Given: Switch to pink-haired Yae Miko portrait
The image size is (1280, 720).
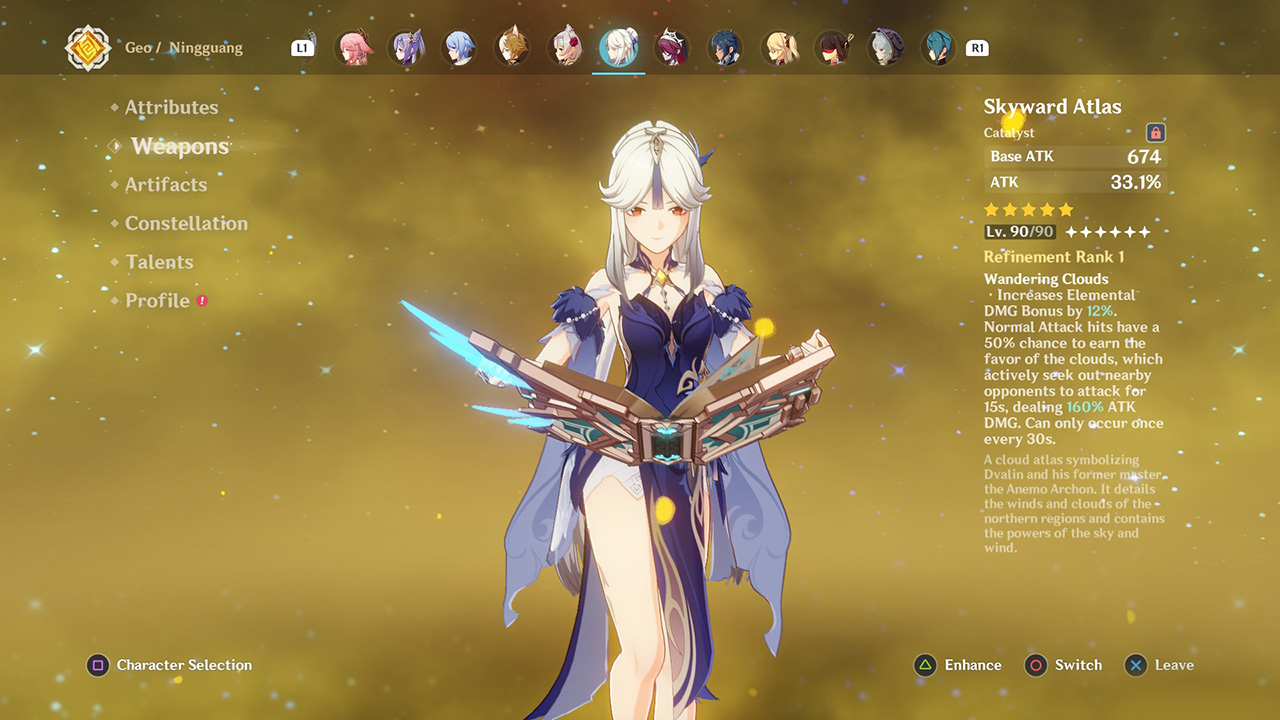Looking at the screenshot, I should click(x=353, y=47).
